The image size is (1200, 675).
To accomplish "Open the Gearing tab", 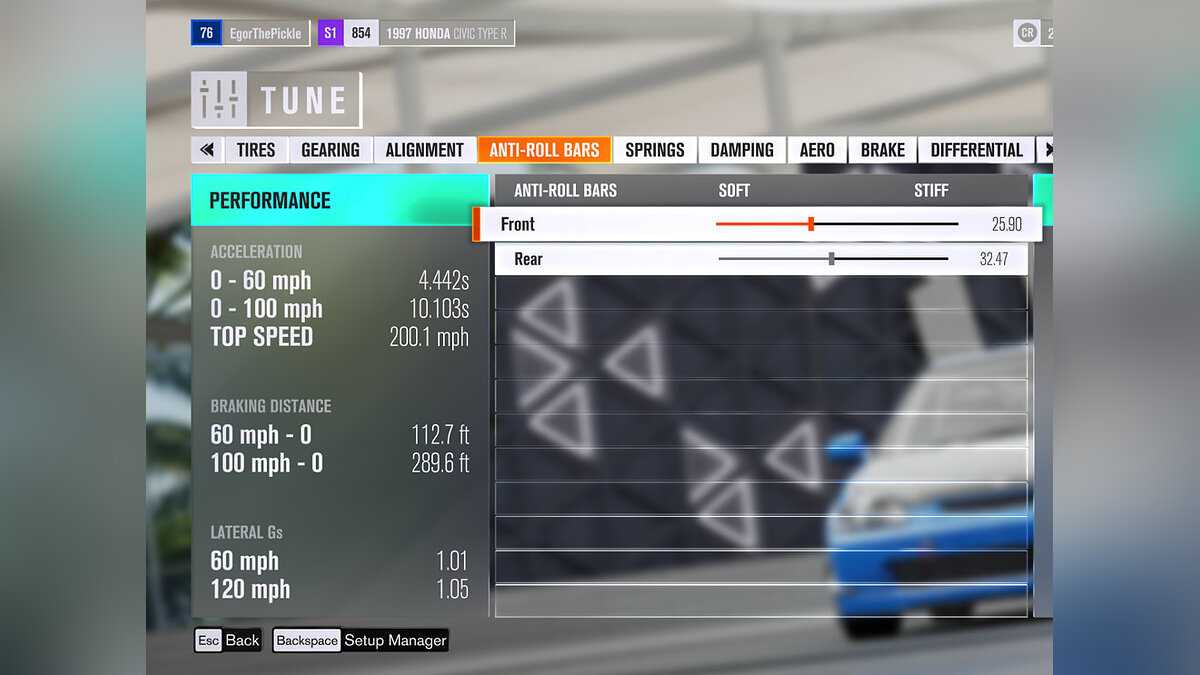I will coord(330,150).
